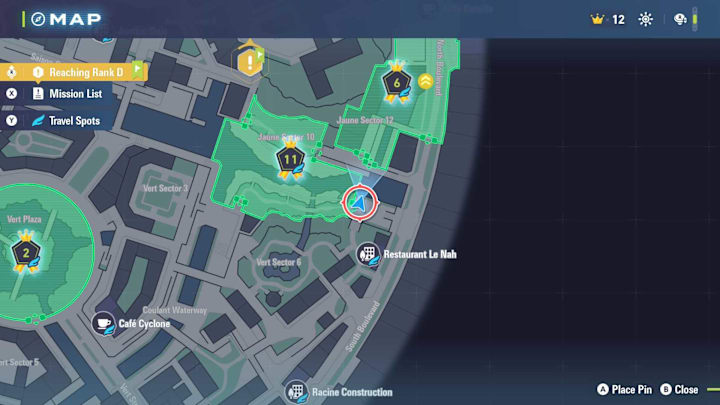Choose the Café Cyclone map marker

tap(103, 323)
